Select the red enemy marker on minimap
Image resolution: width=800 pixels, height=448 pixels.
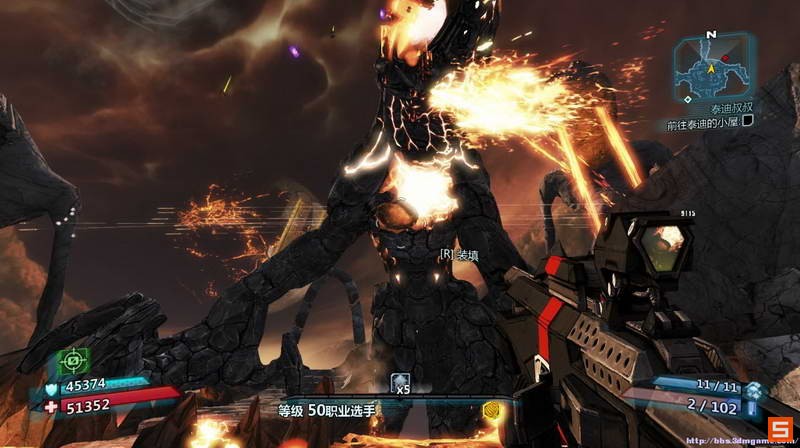pyautogui.click(x=725, y=60)
